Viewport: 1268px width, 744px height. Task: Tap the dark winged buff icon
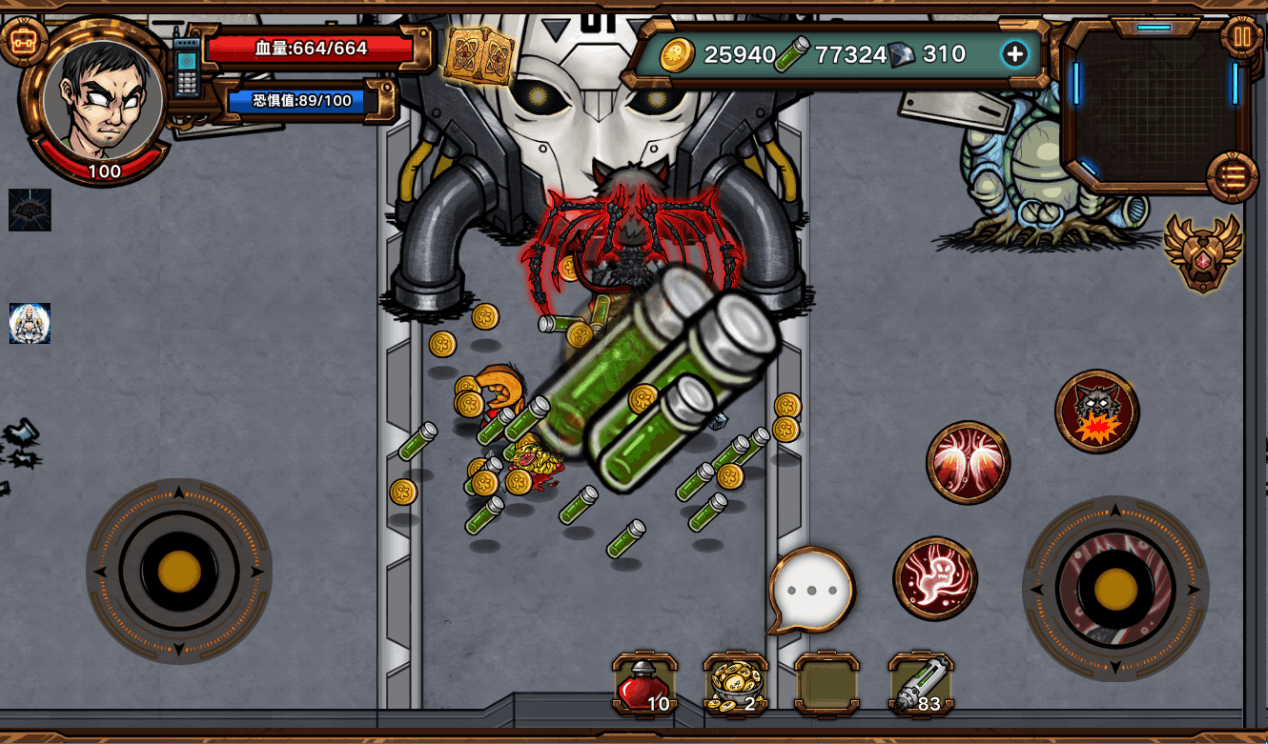pyautogui.click(x=29, y=210)
